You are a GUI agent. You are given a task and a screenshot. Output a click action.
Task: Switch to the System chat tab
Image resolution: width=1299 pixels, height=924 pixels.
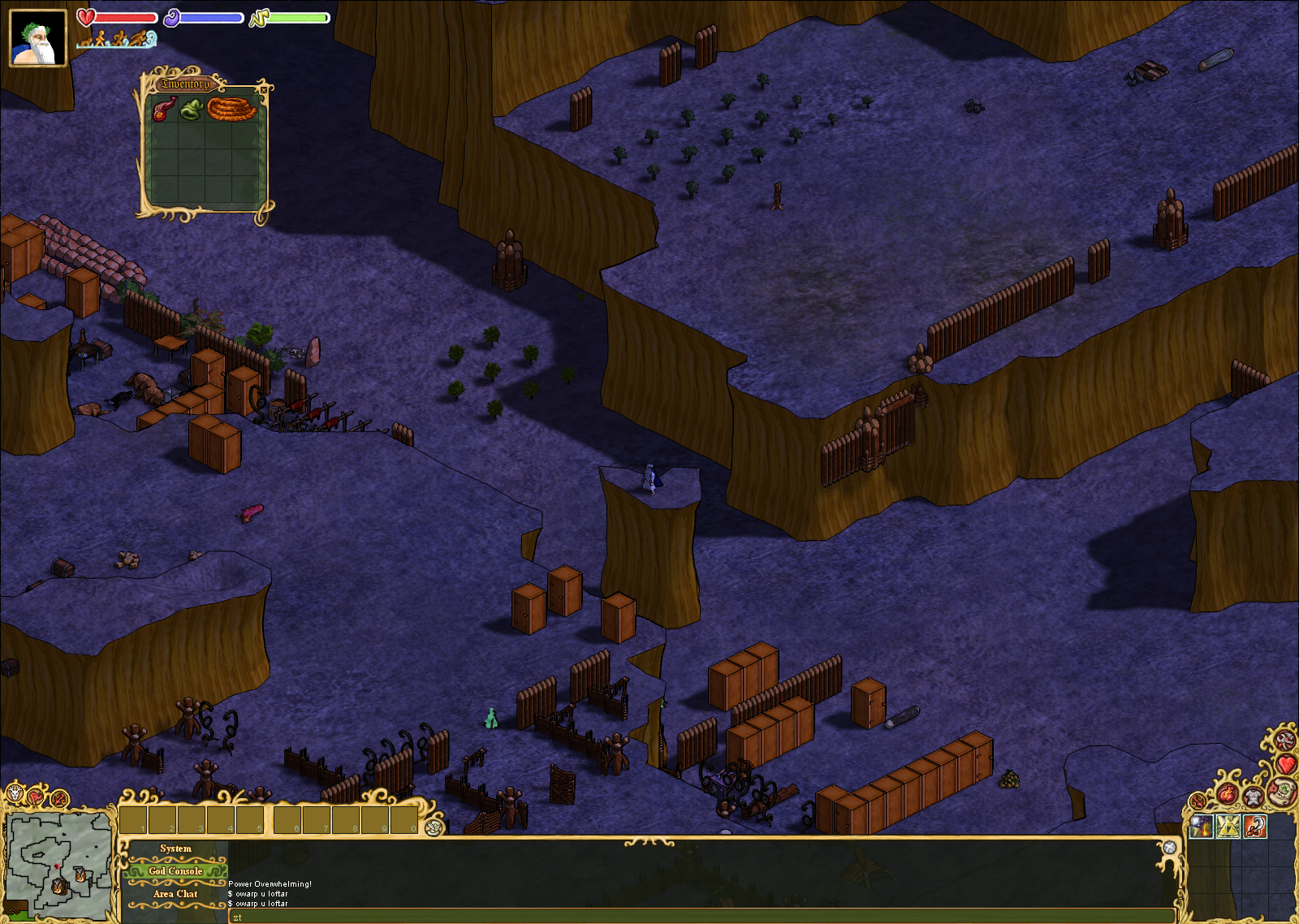click(x=175, y=848)
